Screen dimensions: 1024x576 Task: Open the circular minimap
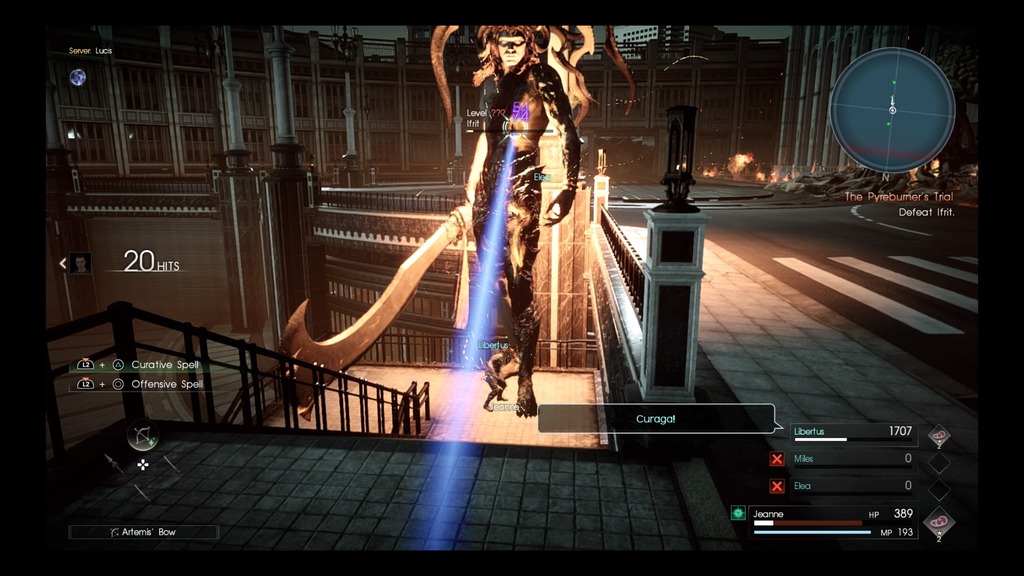(x=891, y=110)
